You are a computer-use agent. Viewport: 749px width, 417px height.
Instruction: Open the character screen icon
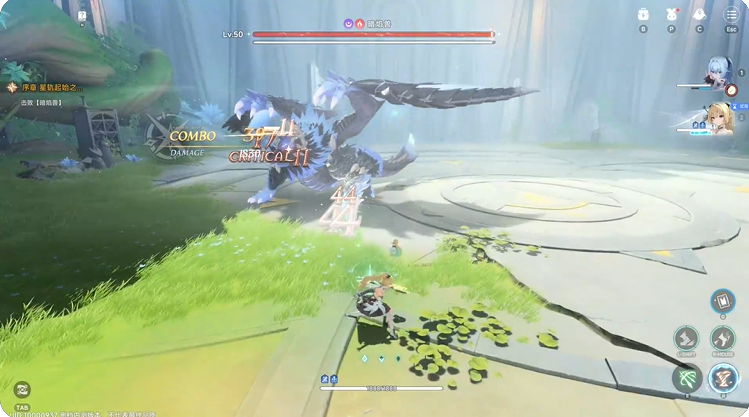point(700,14)
